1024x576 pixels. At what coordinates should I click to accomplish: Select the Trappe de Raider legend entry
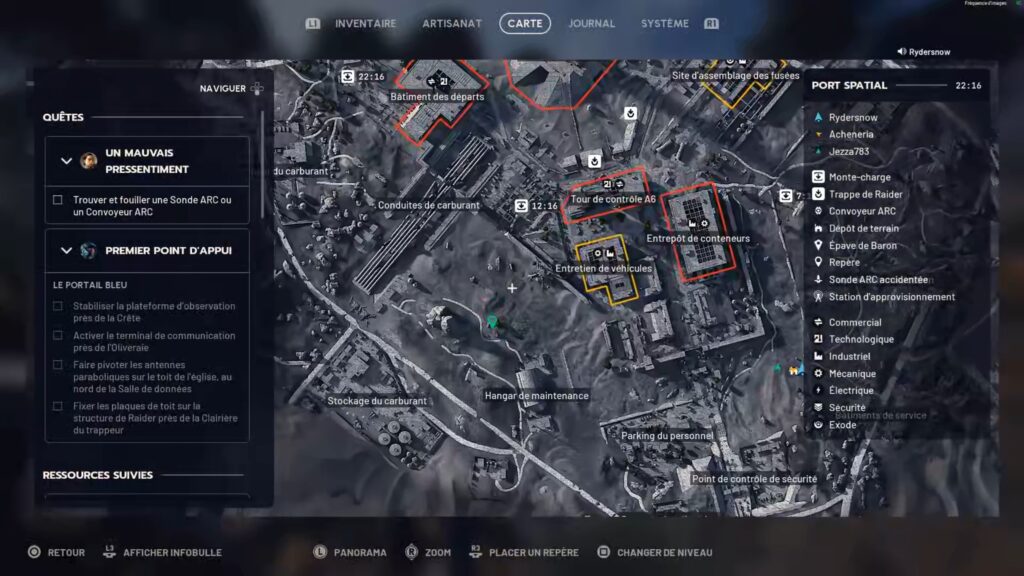(x=866, y=194)
